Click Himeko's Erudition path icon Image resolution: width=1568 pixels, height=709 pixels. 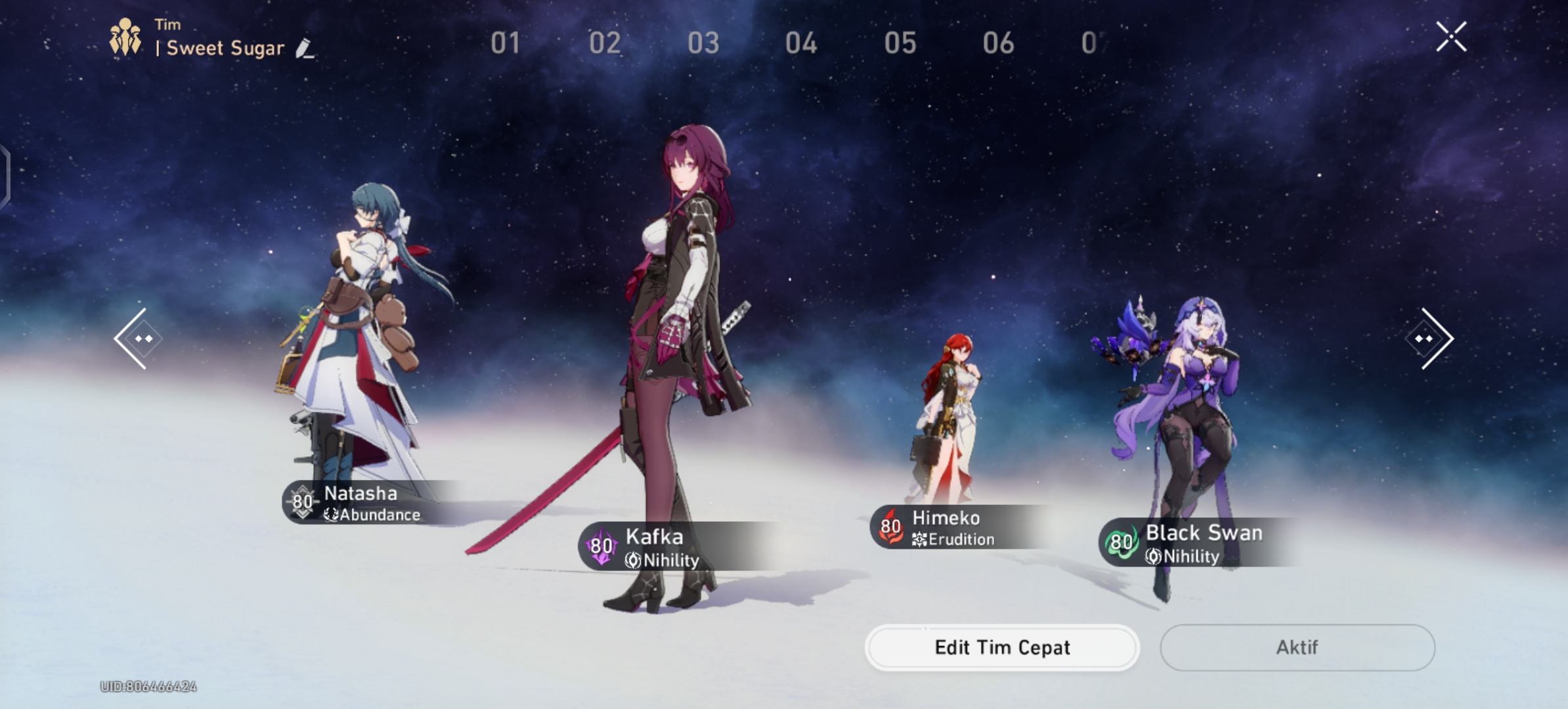click(920, 540)
